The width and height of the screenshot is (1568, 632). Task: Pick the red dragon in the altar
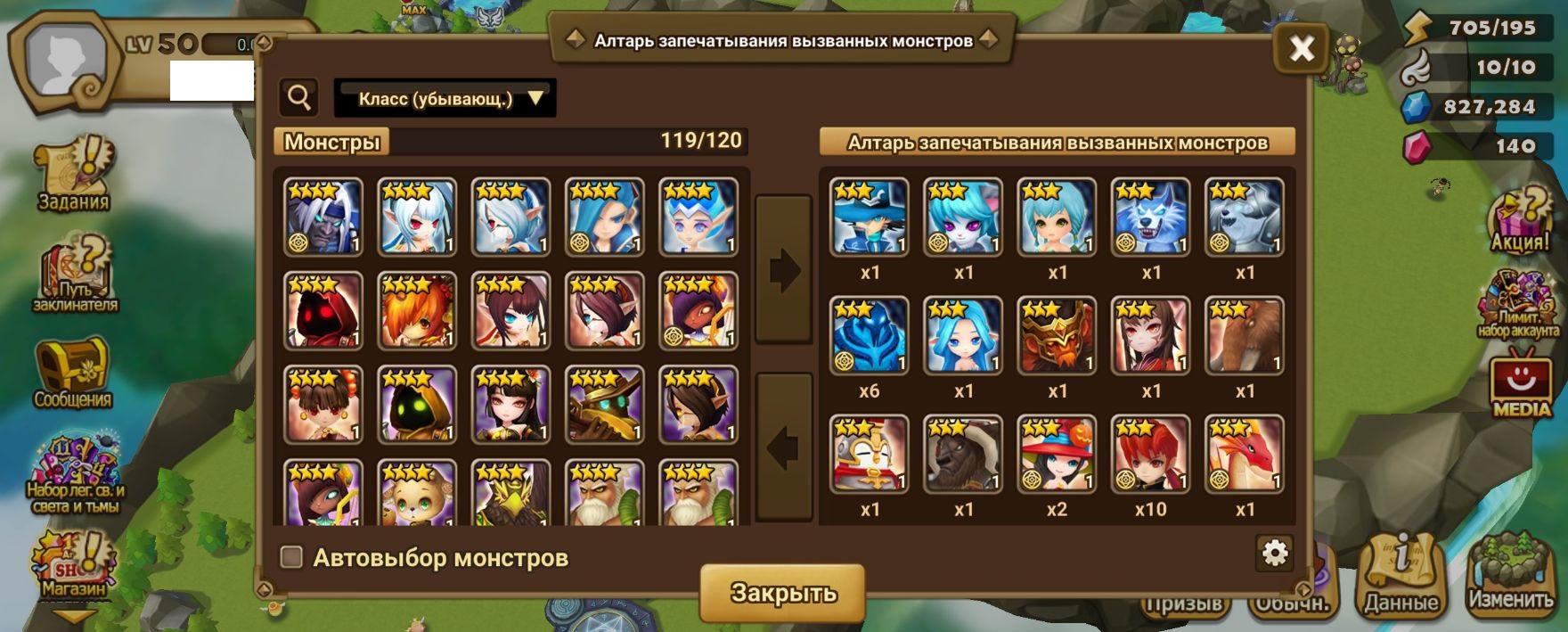(1245, 454)
